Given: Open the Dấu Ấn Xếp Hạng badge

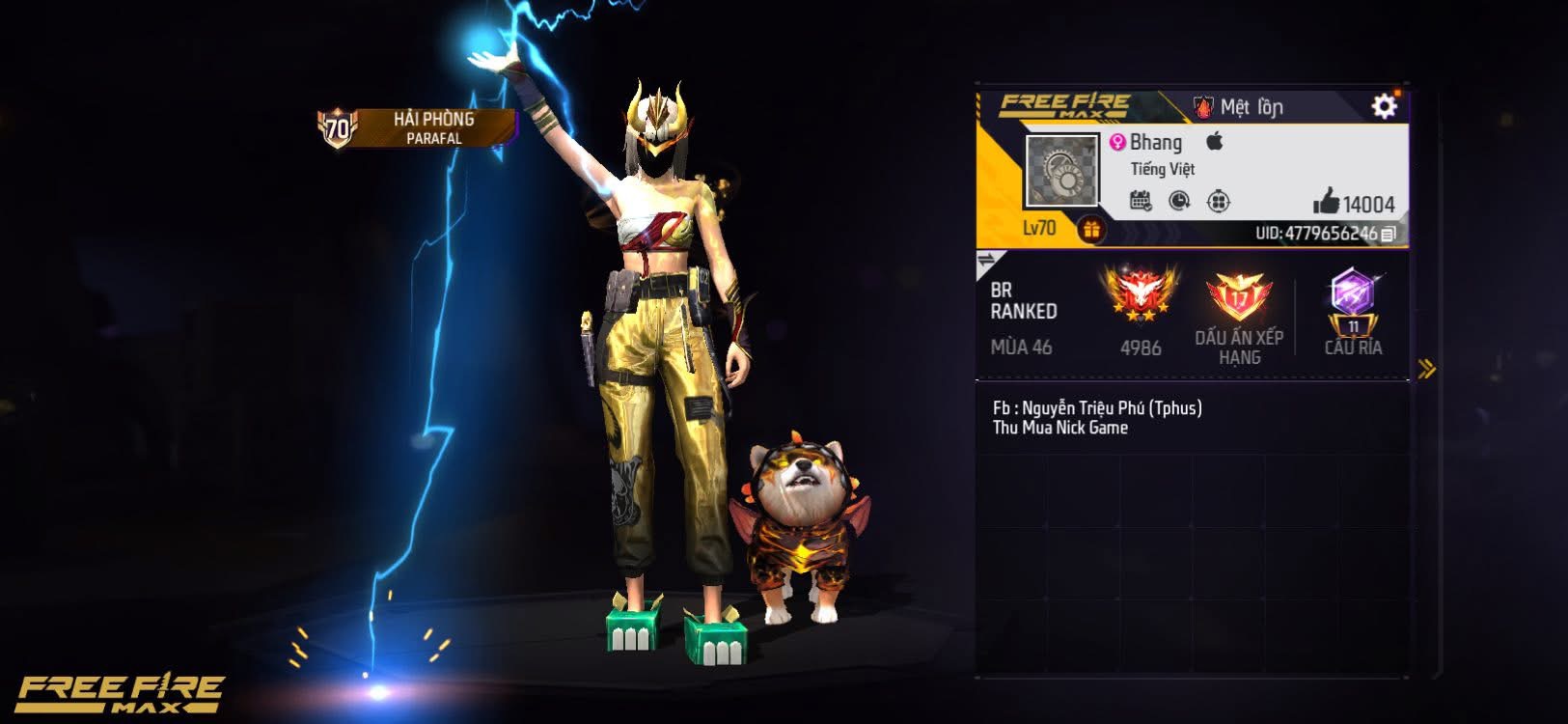Looking at the screenshot, I should [x=1239, y=297].
